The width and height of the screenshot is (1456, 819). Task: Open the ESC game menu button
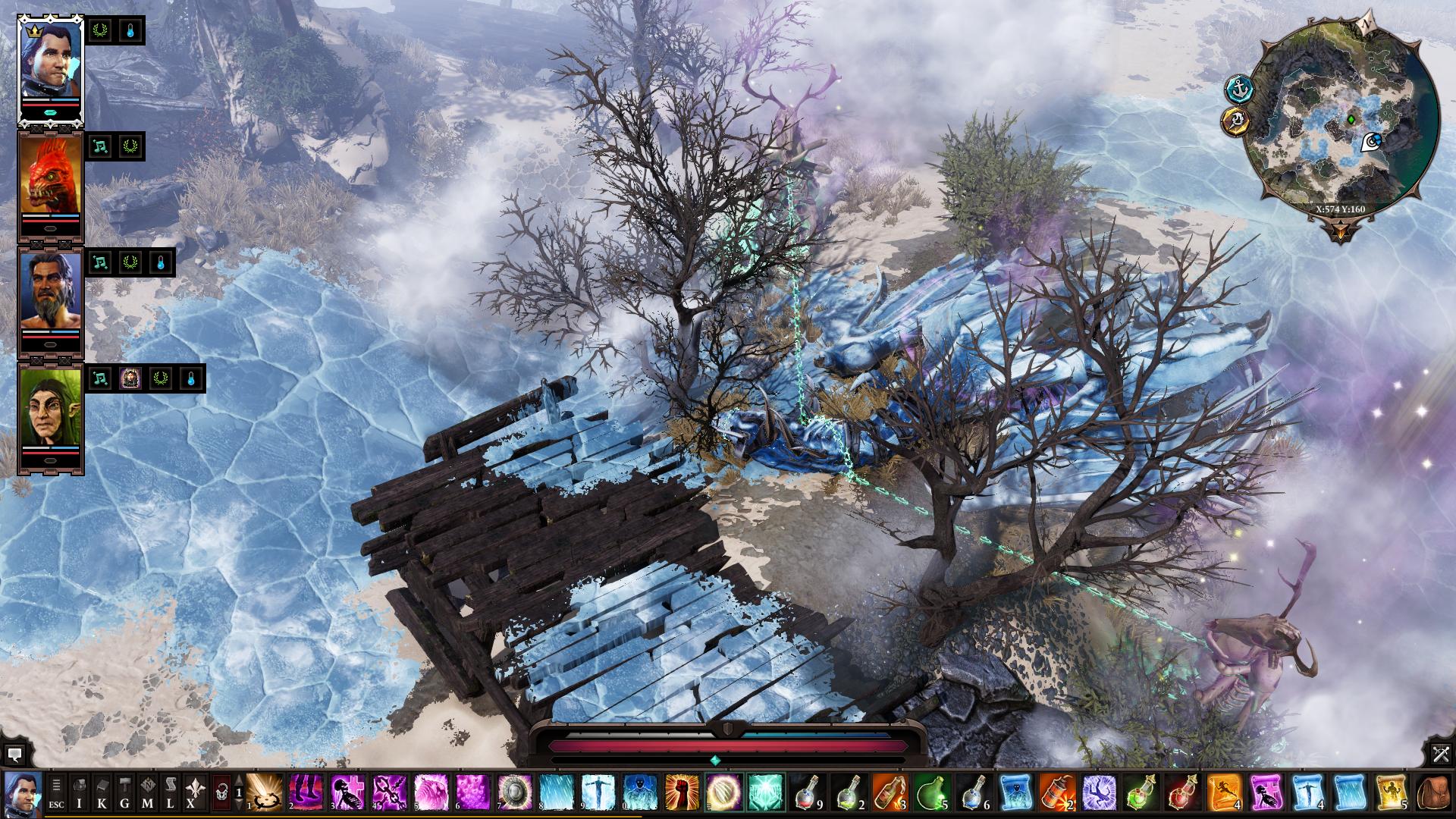56,793
